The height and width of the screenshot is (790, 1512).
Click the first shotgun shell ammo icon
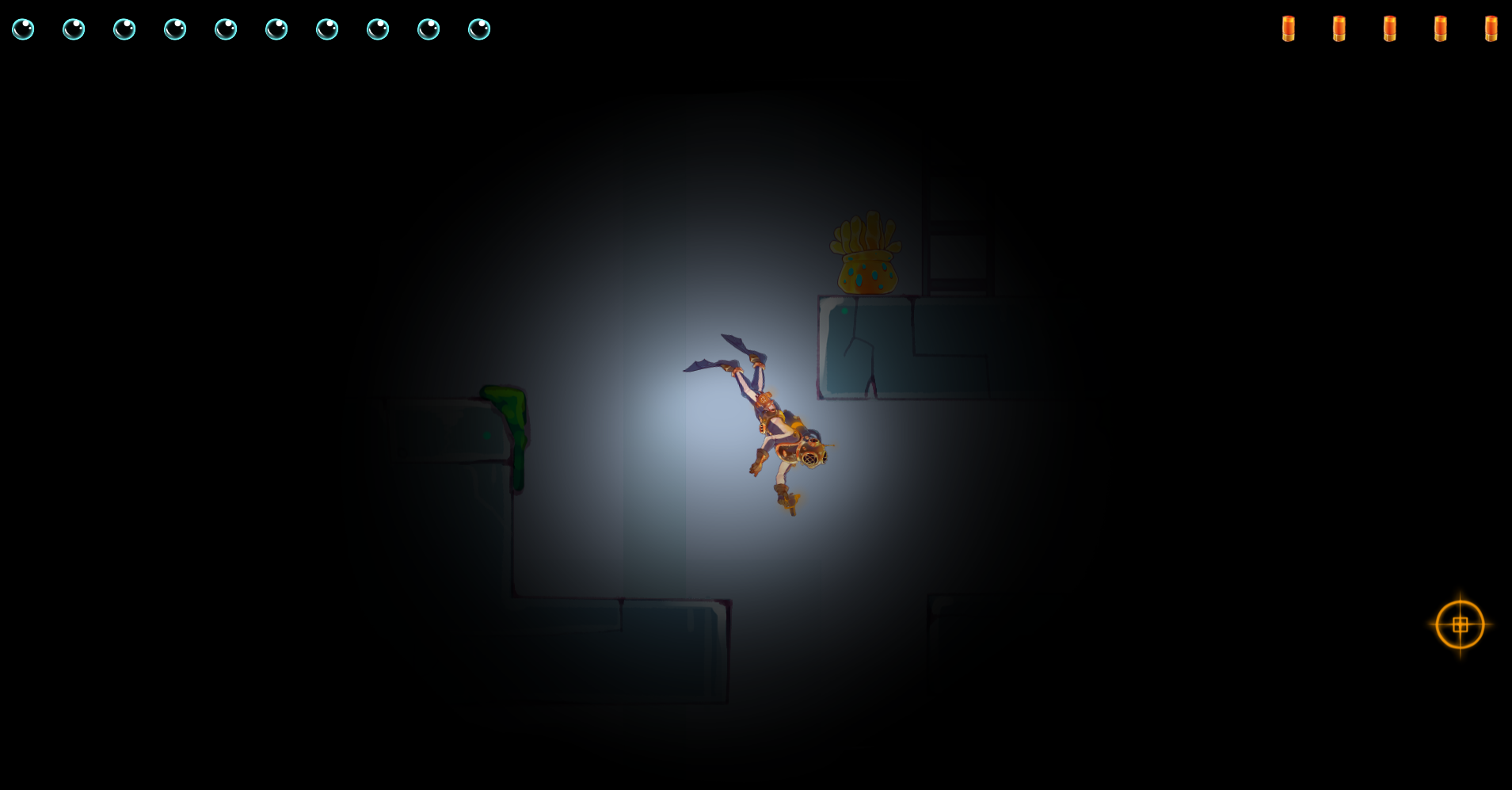pyautogui.click(x=1289, y=29)
